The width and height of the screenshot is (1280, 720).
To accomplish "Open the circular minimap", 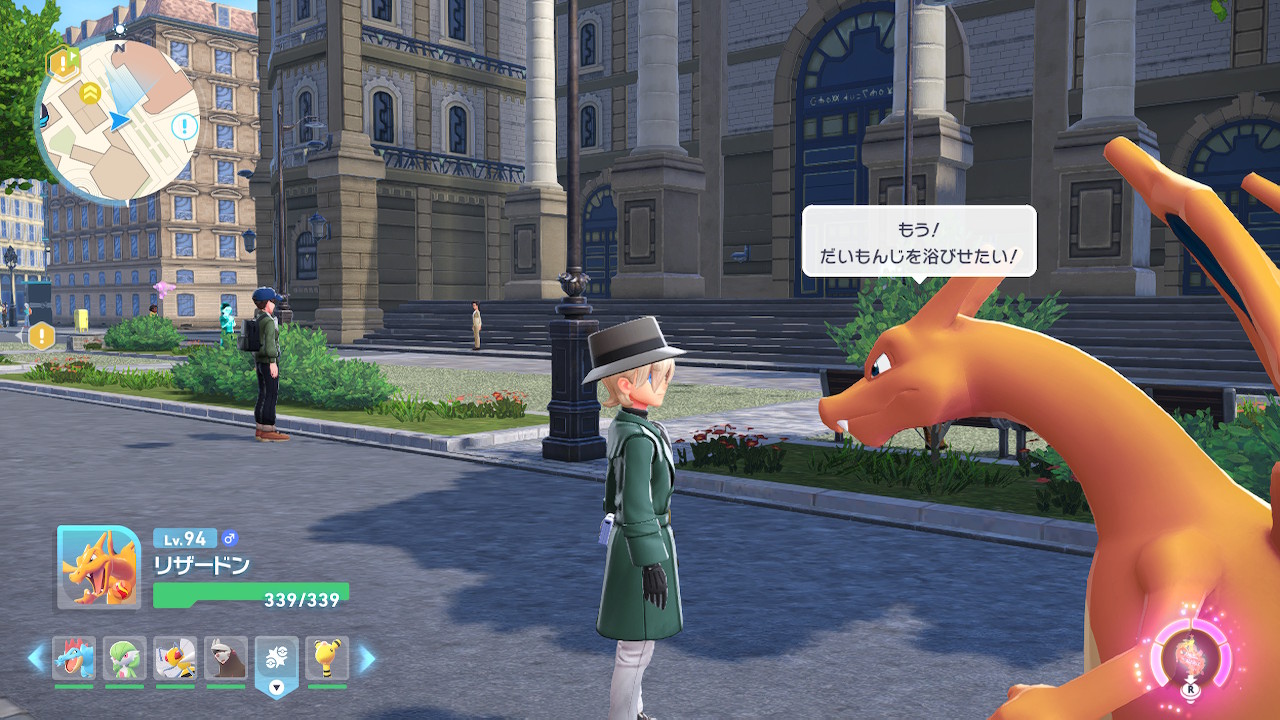I will point(117,122).
